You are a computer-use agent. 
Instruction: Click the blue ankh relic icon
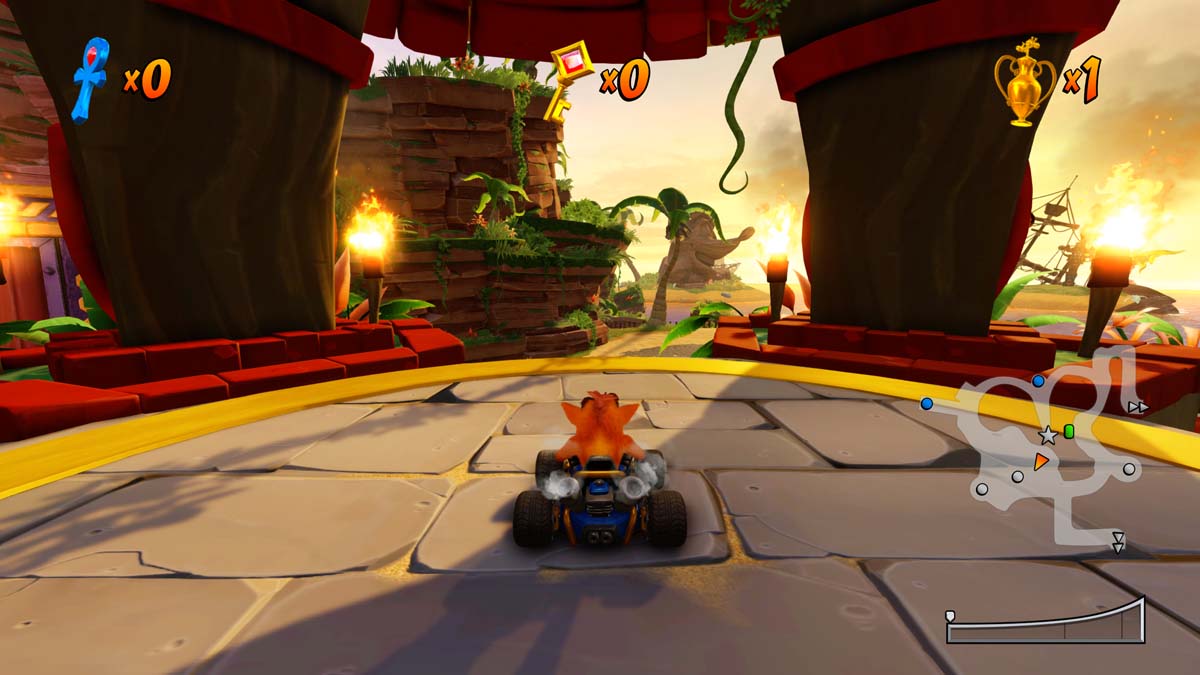click(x=91, y=78)
